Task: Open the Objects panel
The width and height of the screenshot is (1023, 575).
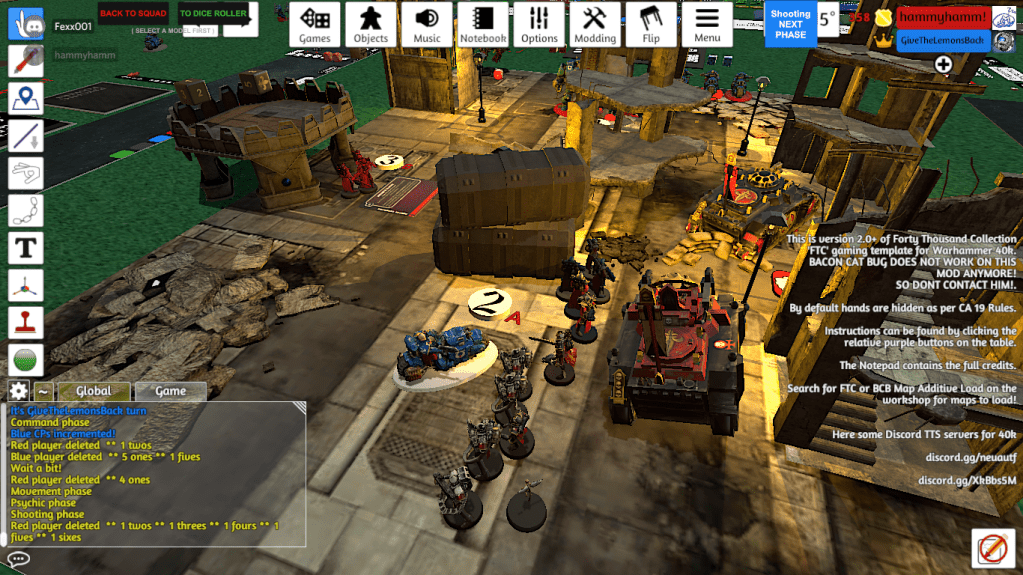Action: coord(371,24)
